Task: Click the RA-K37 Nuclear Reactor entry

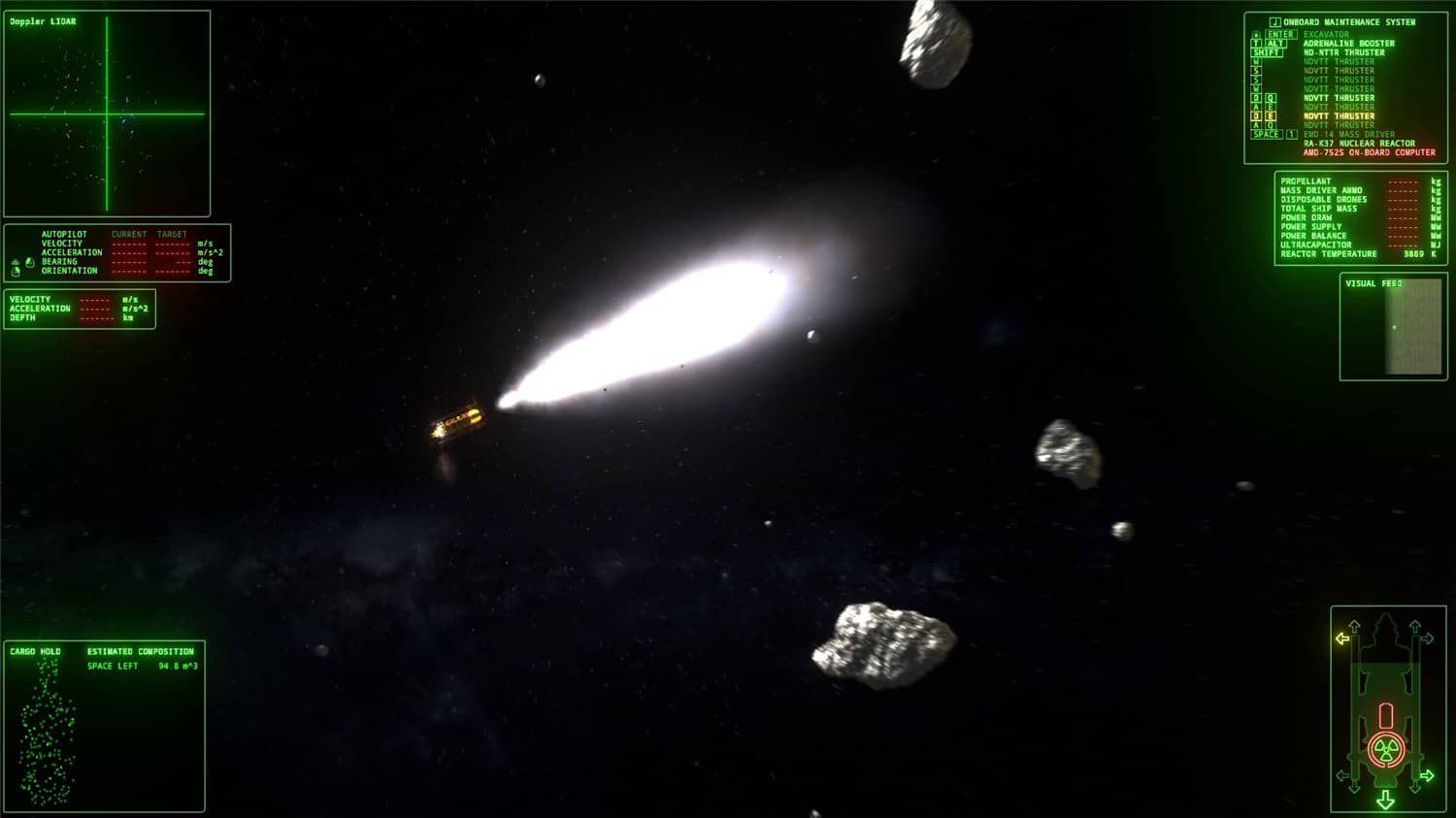Action: tap(1359, 143)
